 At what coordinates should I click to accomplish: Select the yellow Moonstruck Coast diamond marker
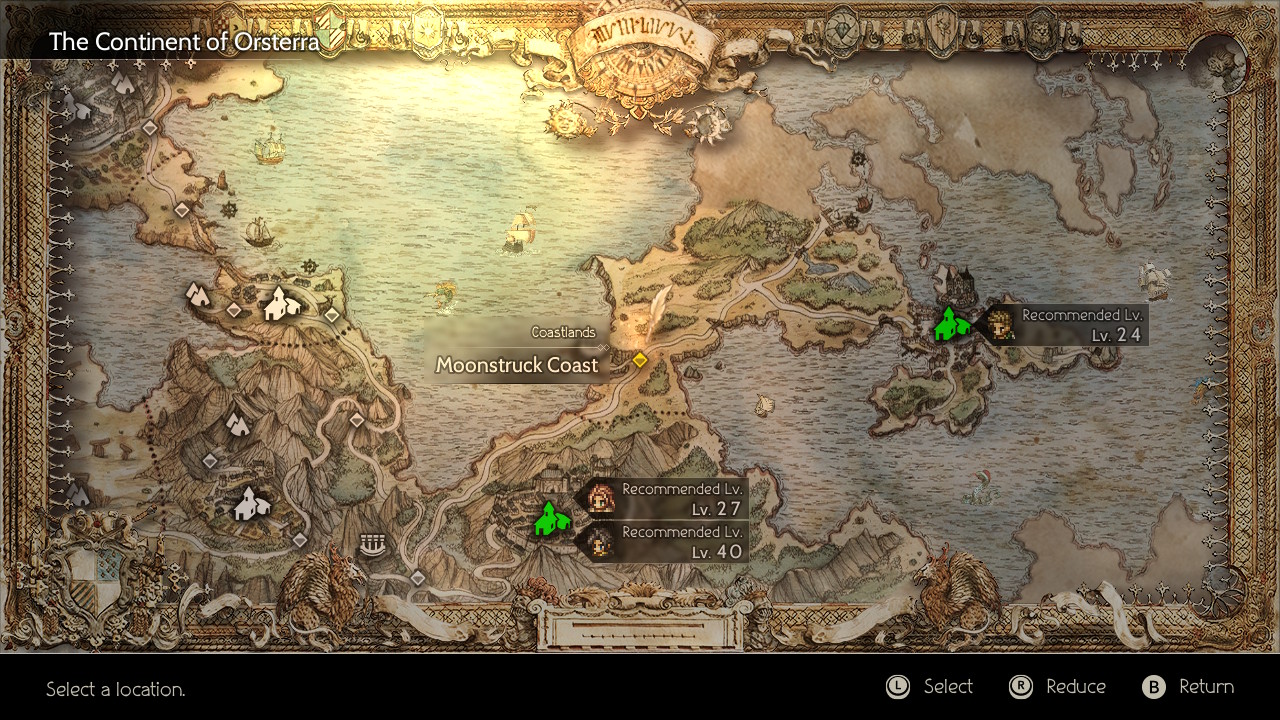tap(640, 360)
